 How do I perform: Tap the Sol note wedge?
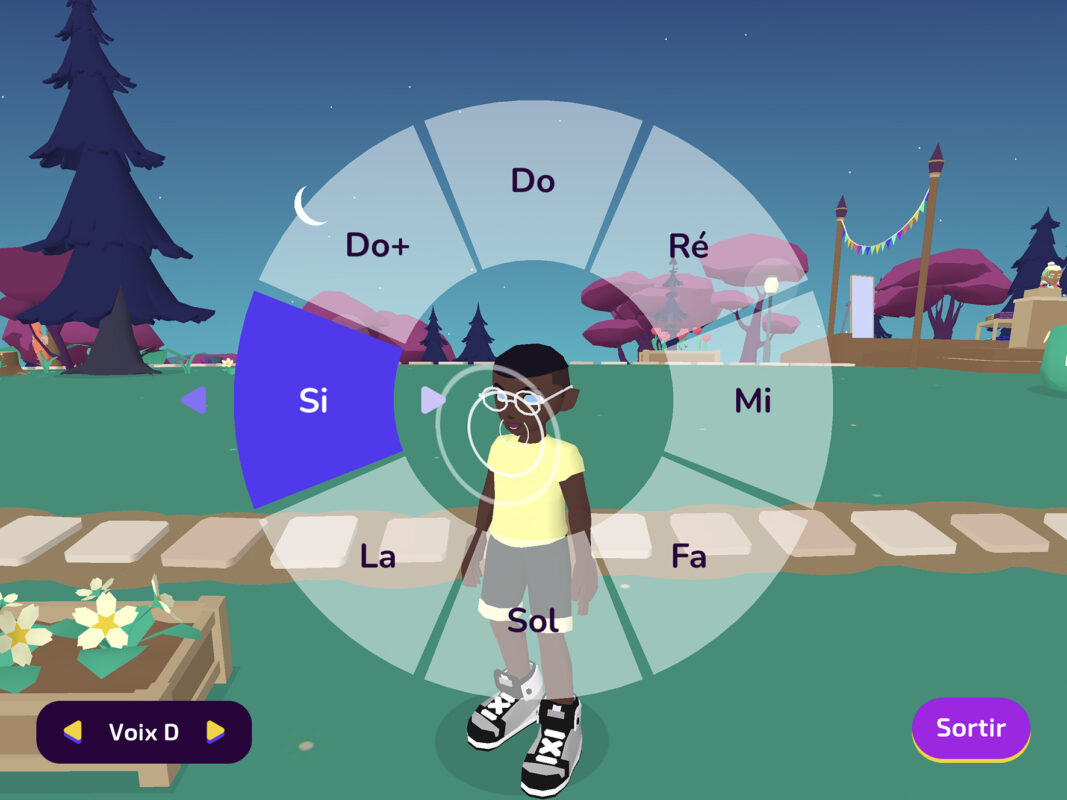[x=533, y=621]
